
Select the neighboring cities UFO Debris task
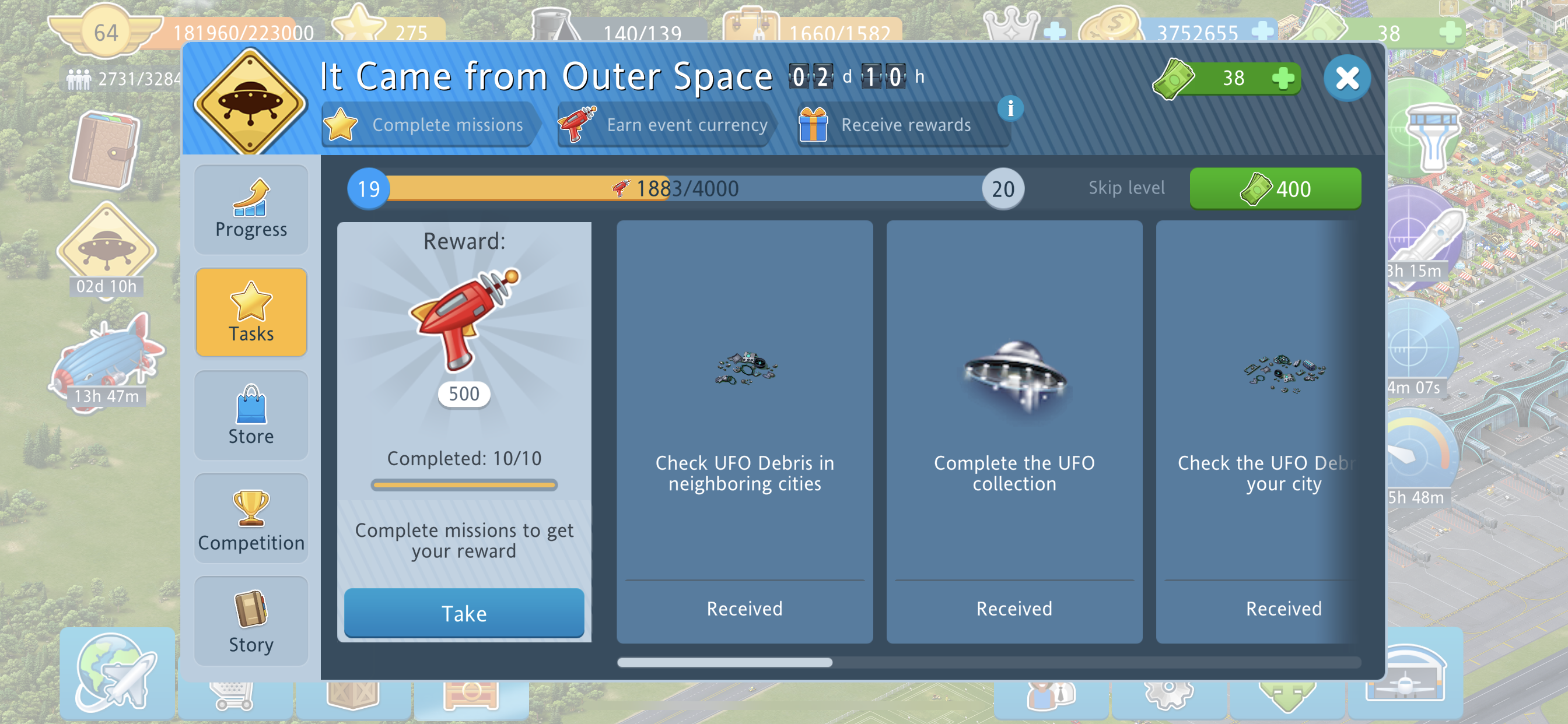(x=744, y=431)
